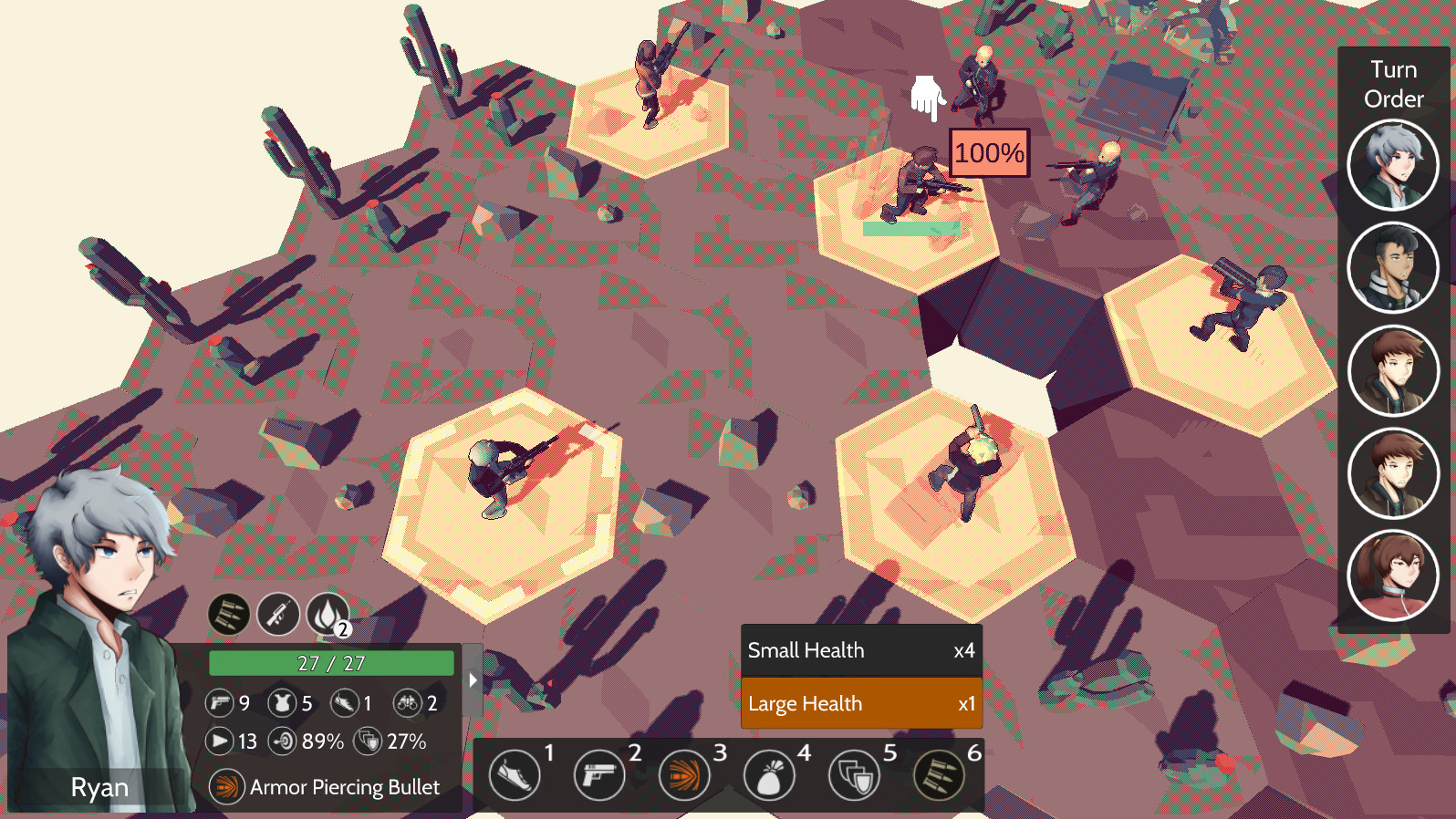Toggle the equipped ammo icon above the health bar

[228, 615]
